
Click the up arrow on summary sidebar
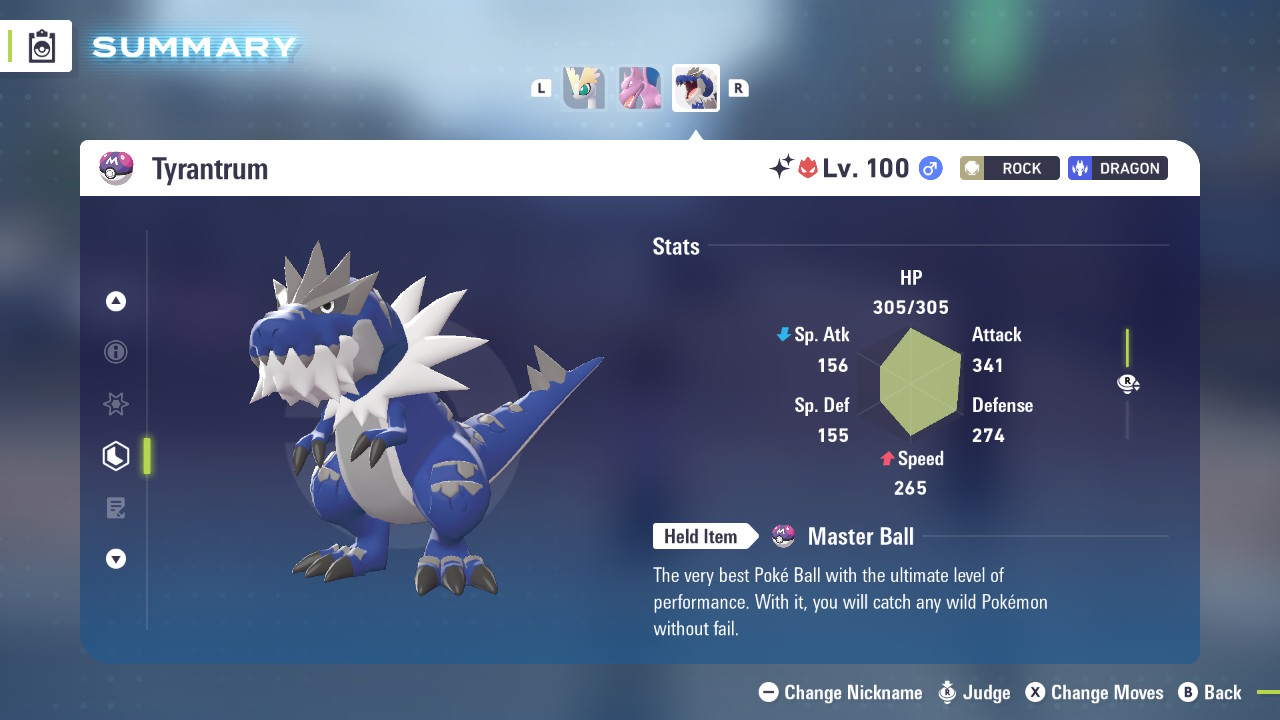click(116, 301)
